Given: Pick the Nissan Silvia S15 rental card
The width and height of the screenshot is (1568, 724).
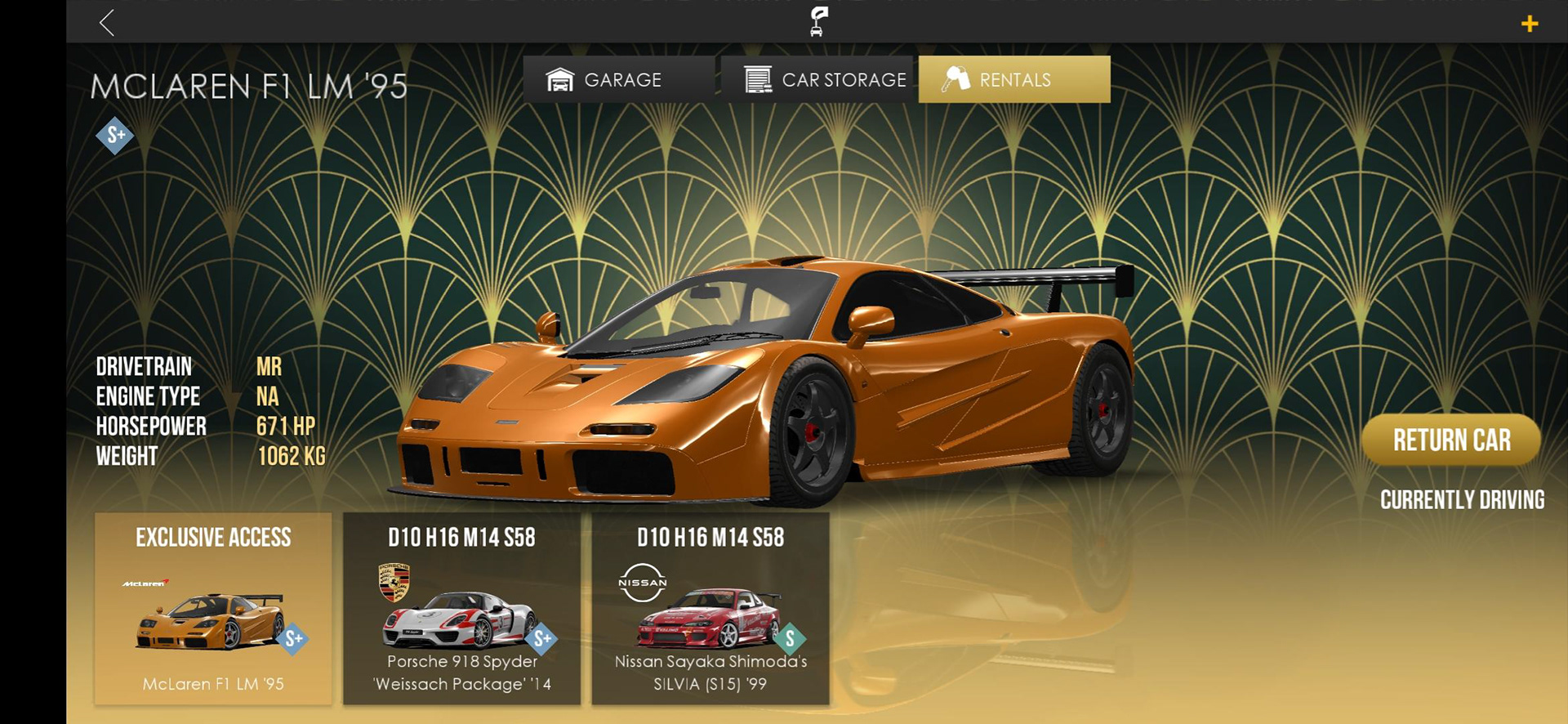Looking at the screenshot, I should pos(710,608).
